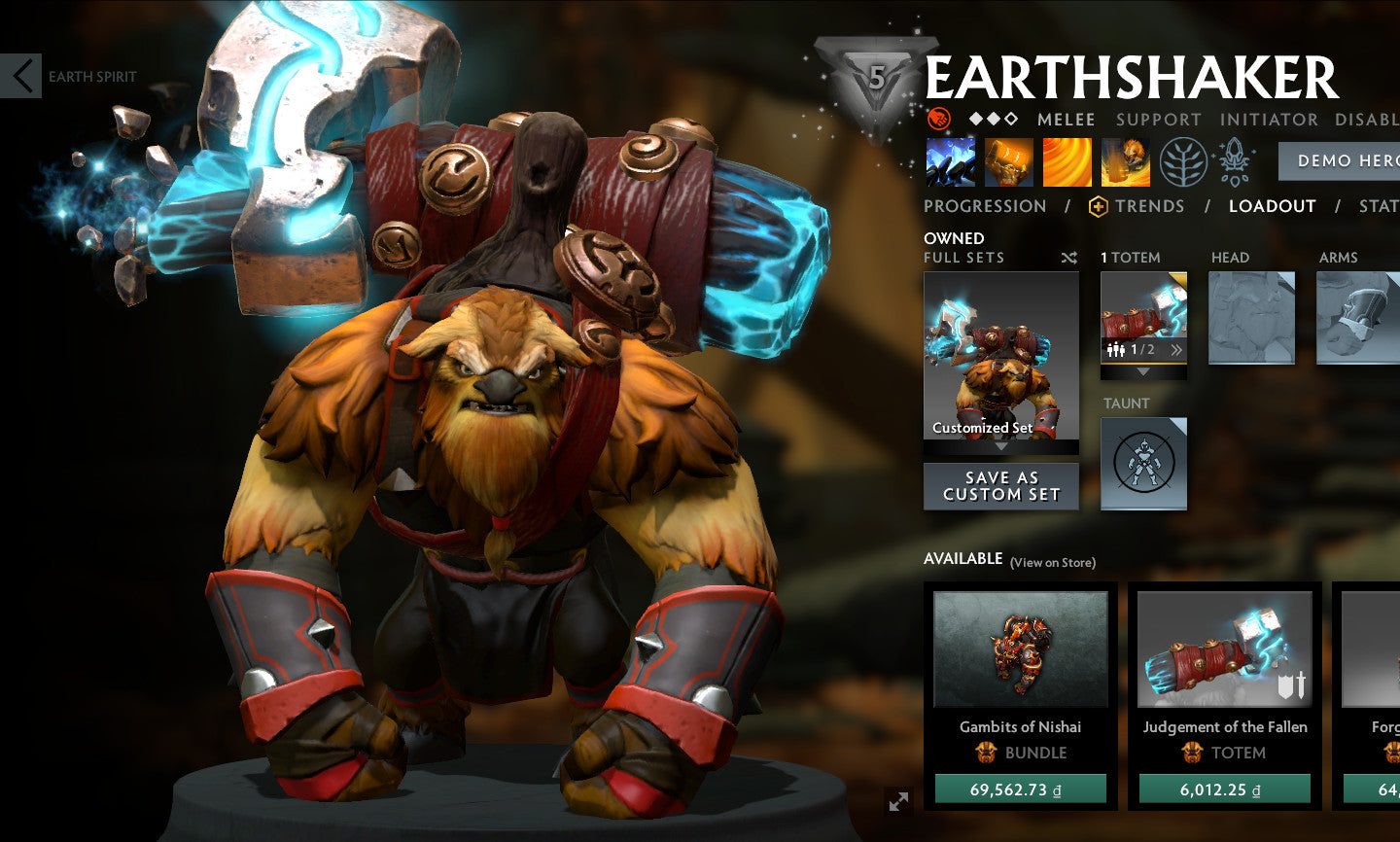Switch to the Progression tab
This screenshot has height=842, width=1400.
click(x=986, y=206)
